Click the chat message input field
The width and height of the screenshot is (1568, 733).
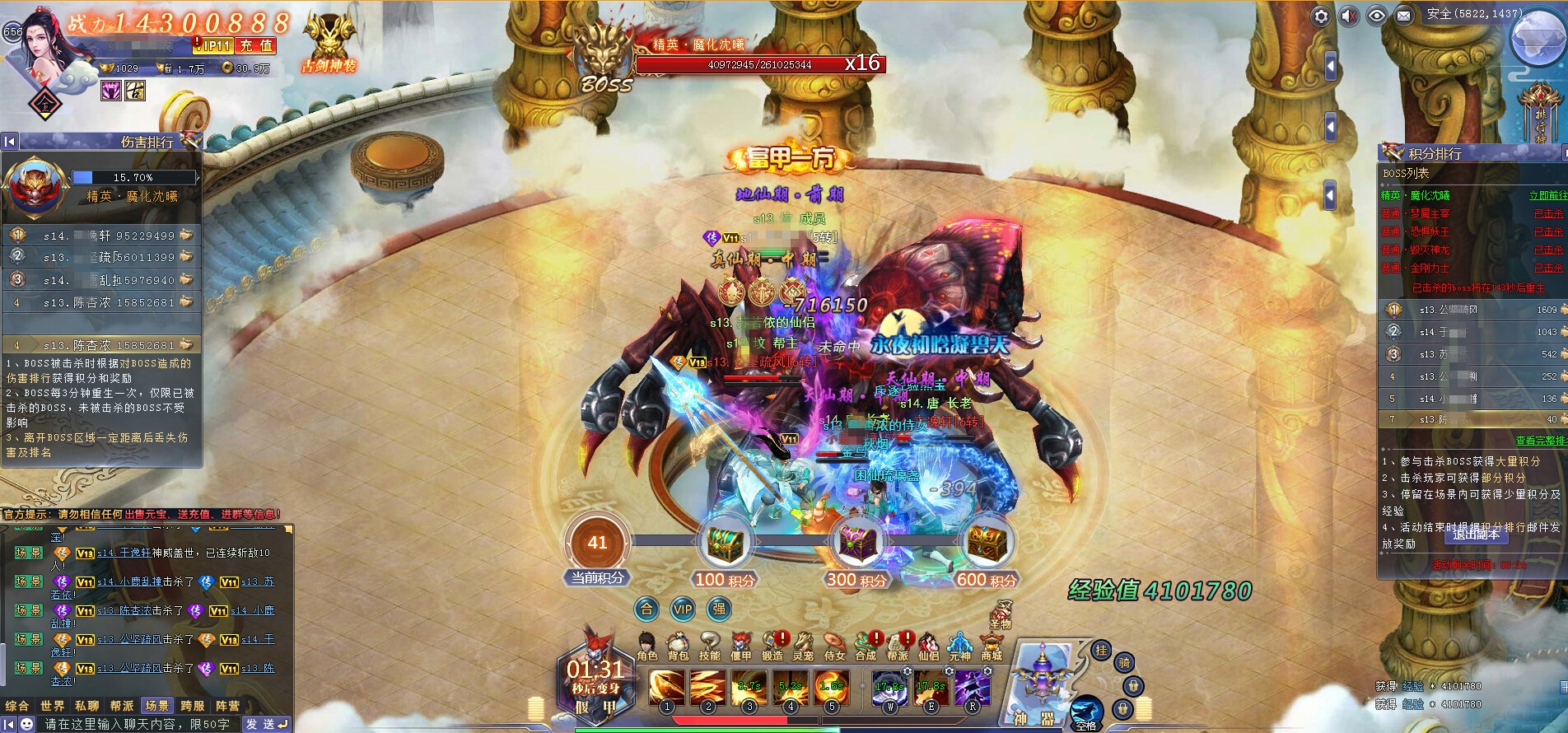(136, 724)
